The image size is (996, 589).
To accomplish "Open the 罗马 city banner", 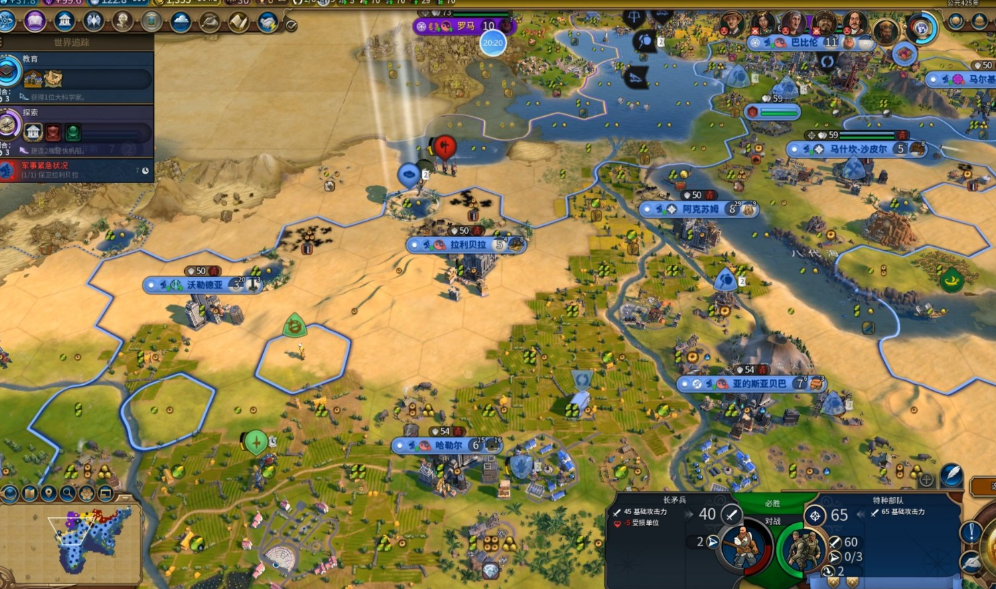I will click(x=463, y=26).
